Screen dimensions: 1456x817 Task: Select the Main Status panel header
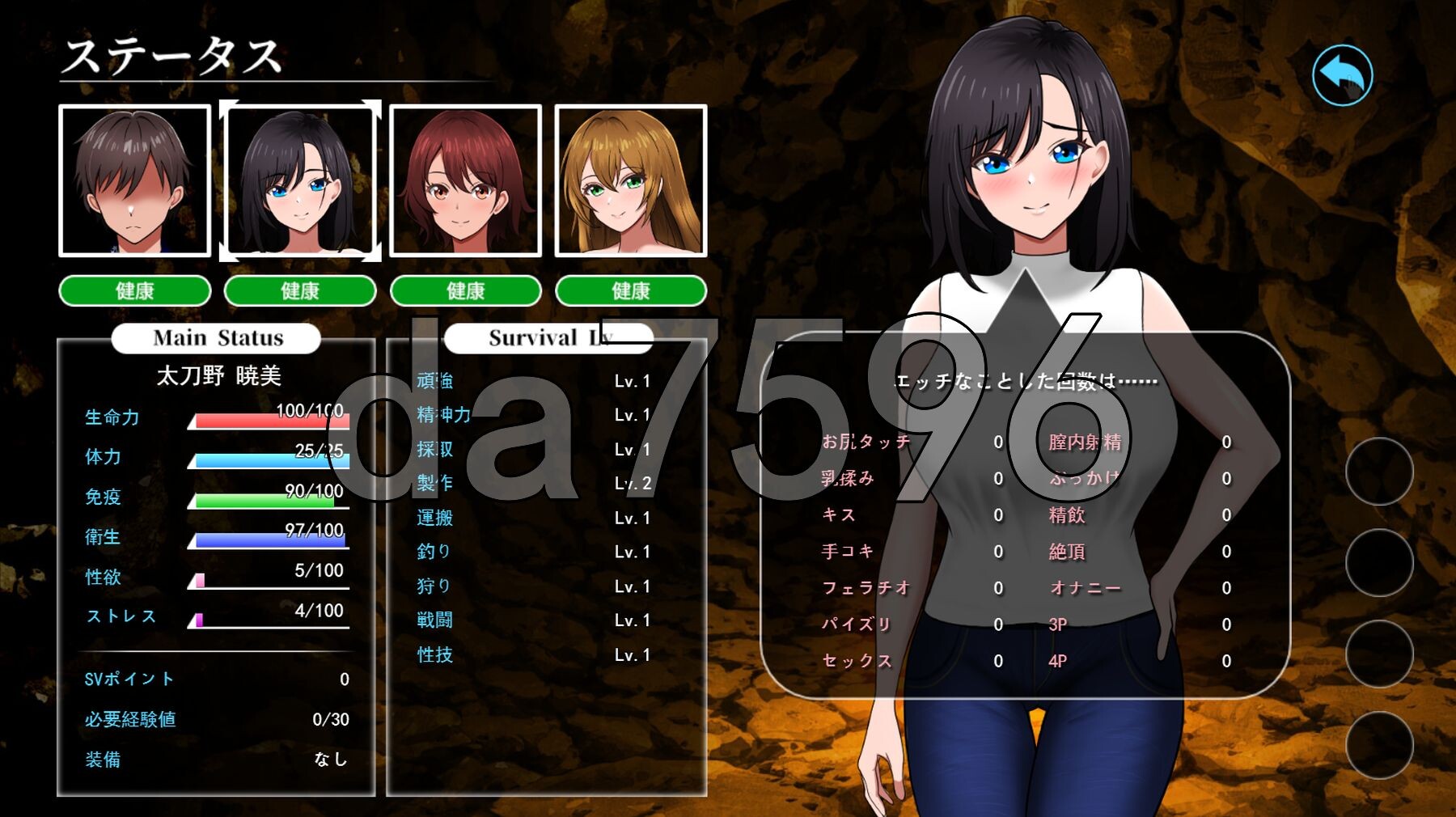tap(217, 338)
